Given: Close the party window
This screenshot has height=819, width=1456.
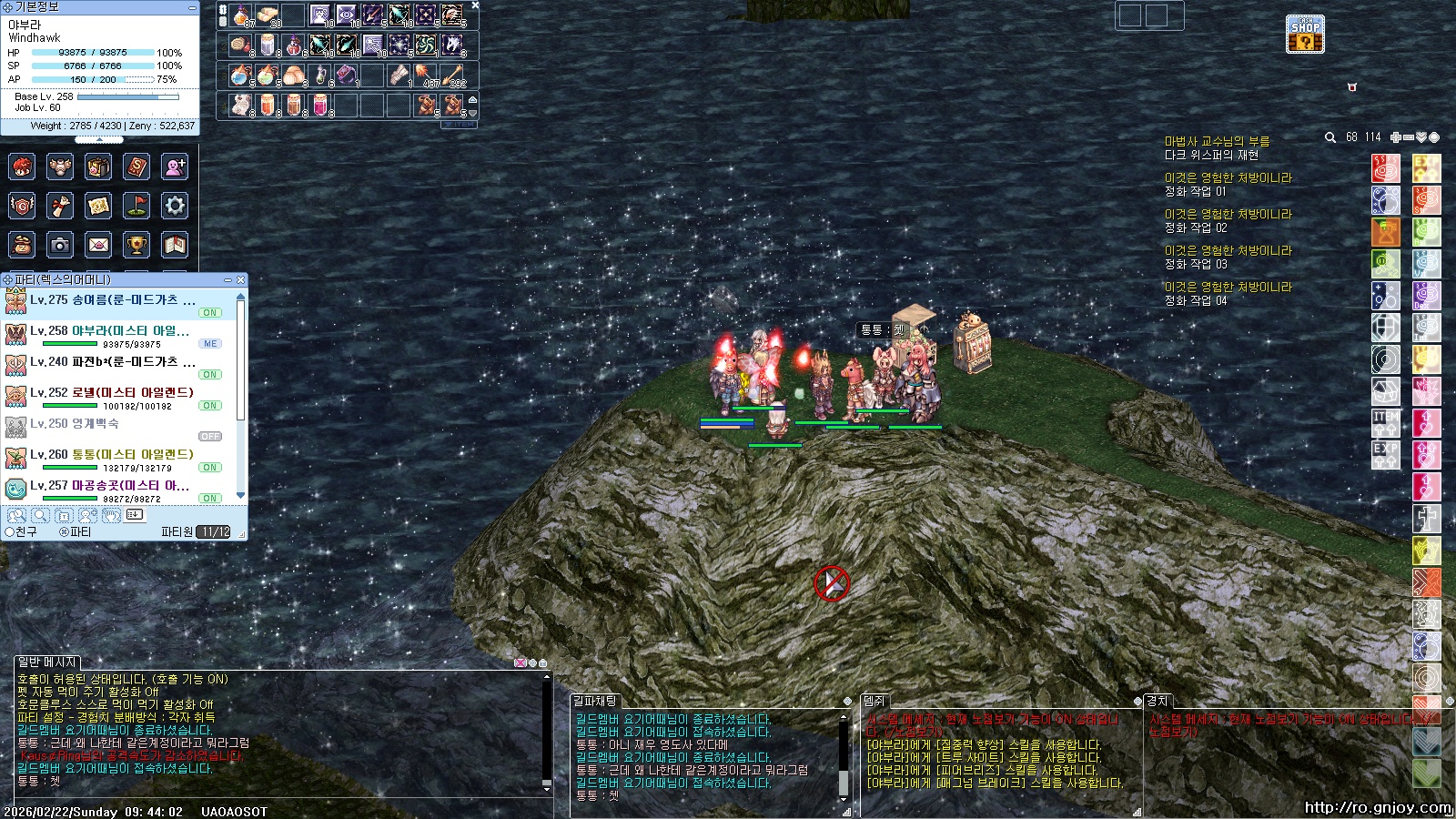Looking at the screenshot, I should click(240, 279).
